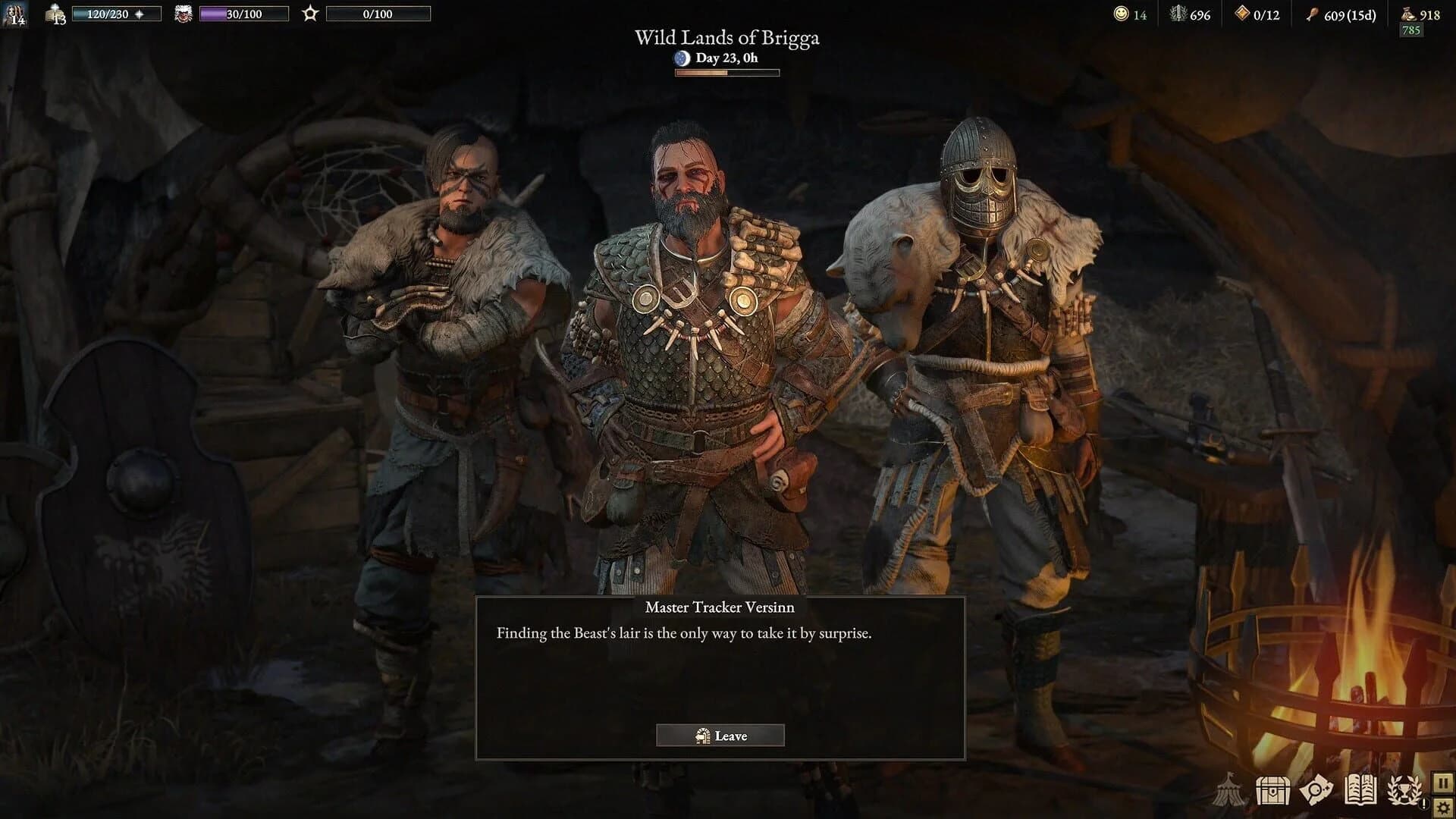Screen dimensions: 1456x819
Task: Click the happiness smiley counter
Action: click(1120, 14)
